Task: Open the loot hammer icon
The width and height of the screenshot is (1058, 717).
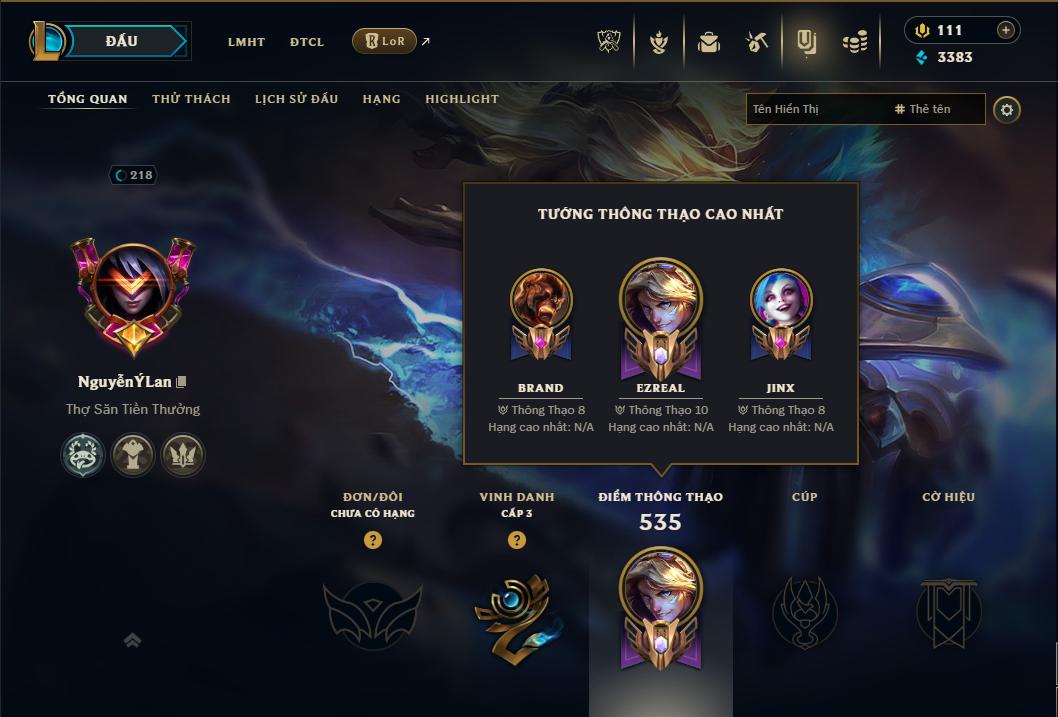Action: click(757, 42)
